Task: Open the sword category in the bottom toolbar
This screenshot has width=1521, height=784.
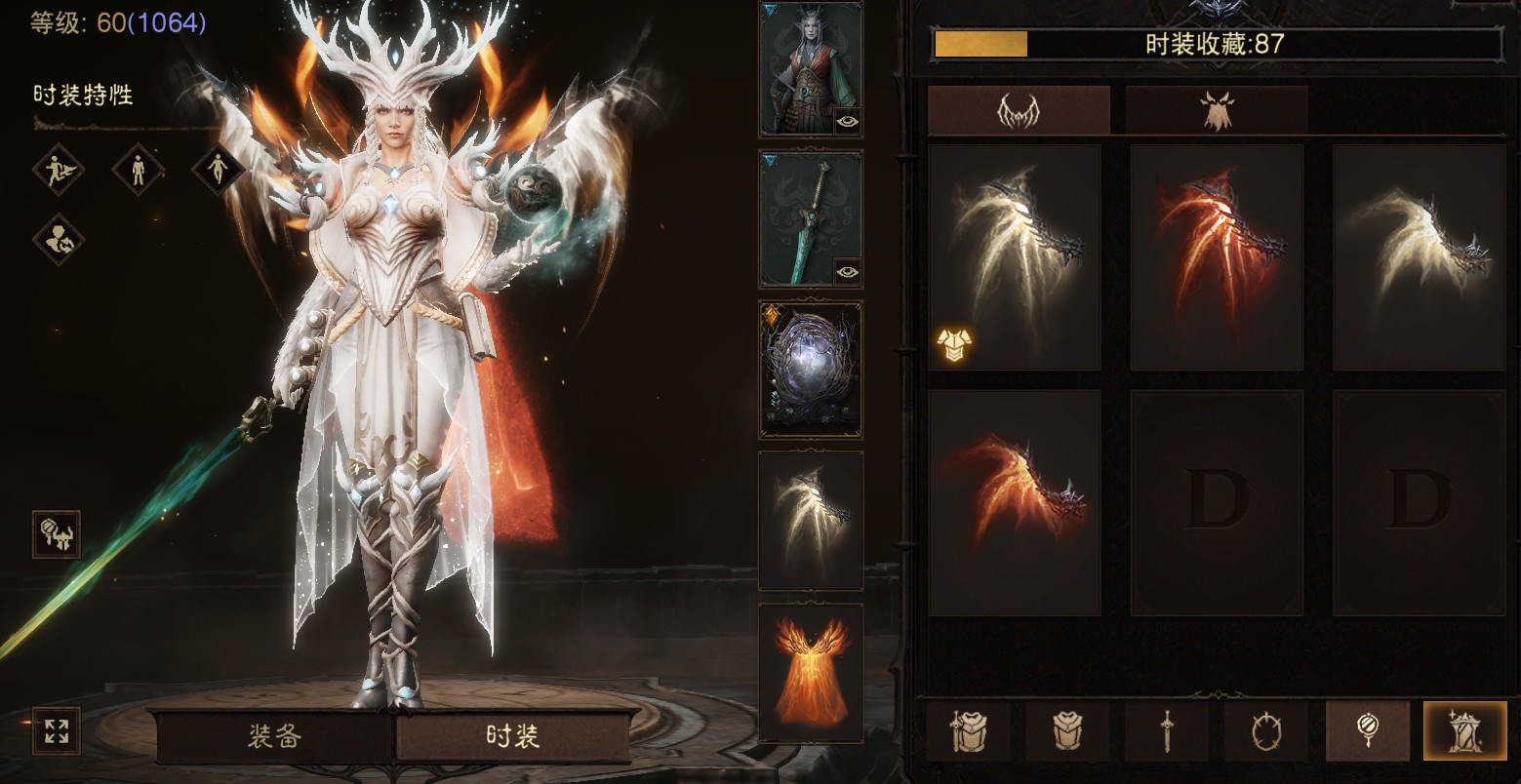Action: tap(1167, 730)
